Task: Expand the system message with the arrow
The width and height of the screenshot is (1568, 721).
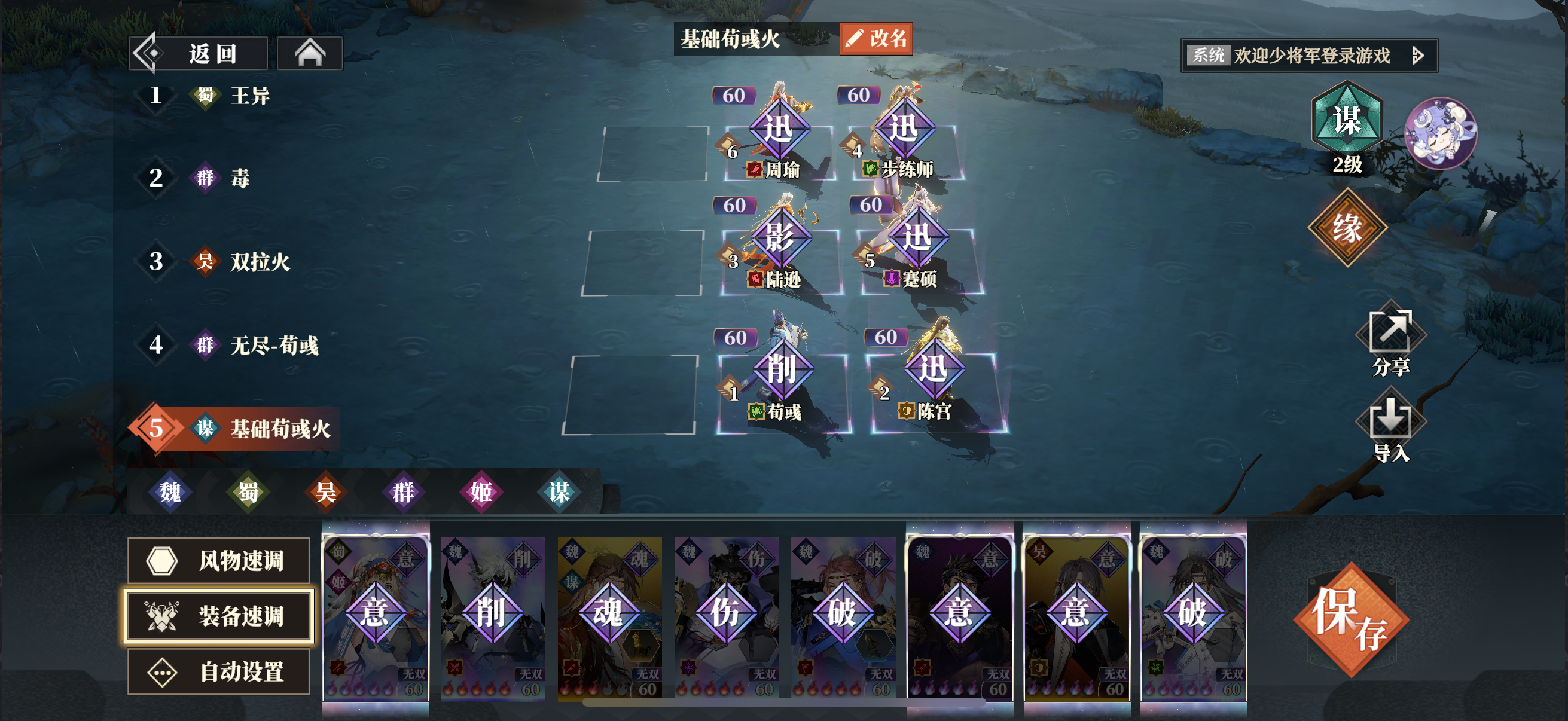Action: pos(1420,54)
